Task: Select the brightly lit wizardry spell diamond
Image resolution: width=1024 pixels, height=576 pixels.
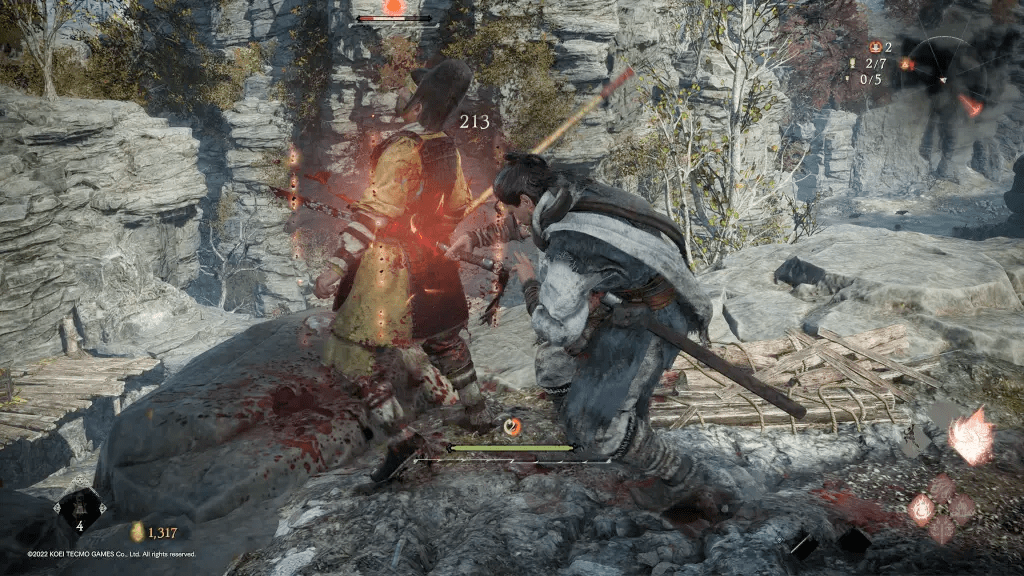Action: (922, 509)
